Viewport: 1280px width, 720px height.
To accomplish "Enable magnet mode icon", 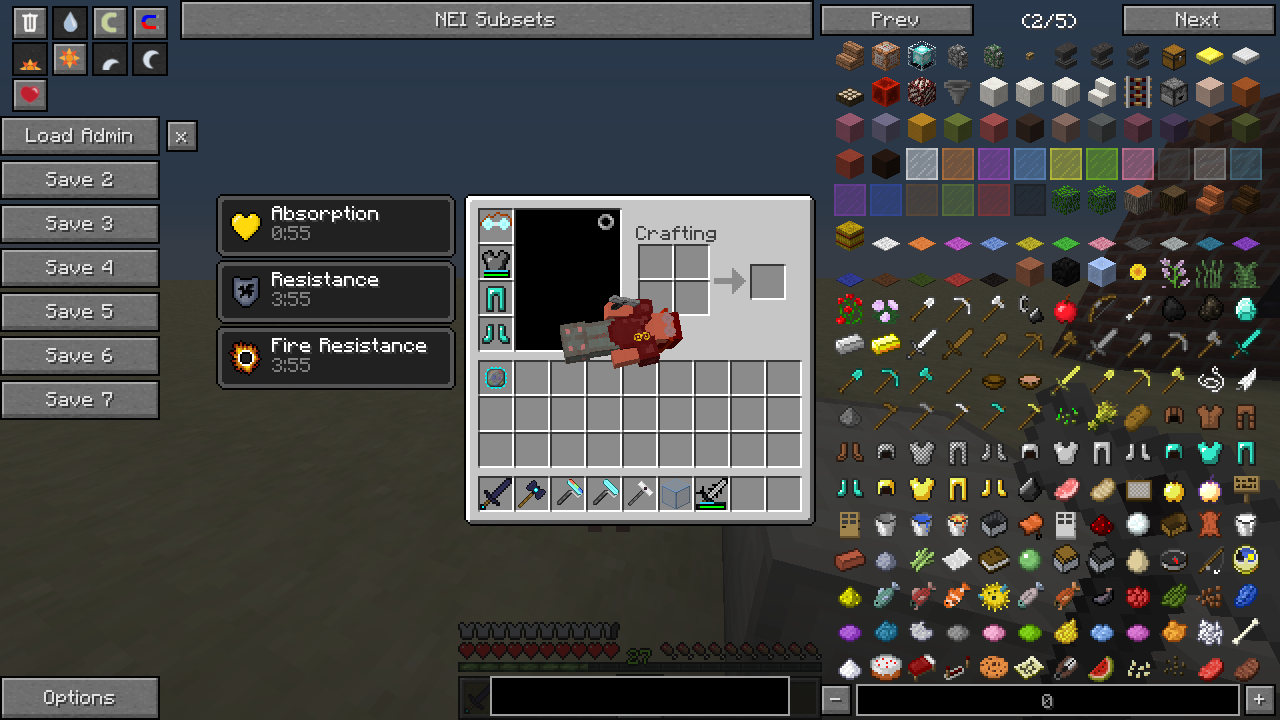I will (x=150, y=22).
